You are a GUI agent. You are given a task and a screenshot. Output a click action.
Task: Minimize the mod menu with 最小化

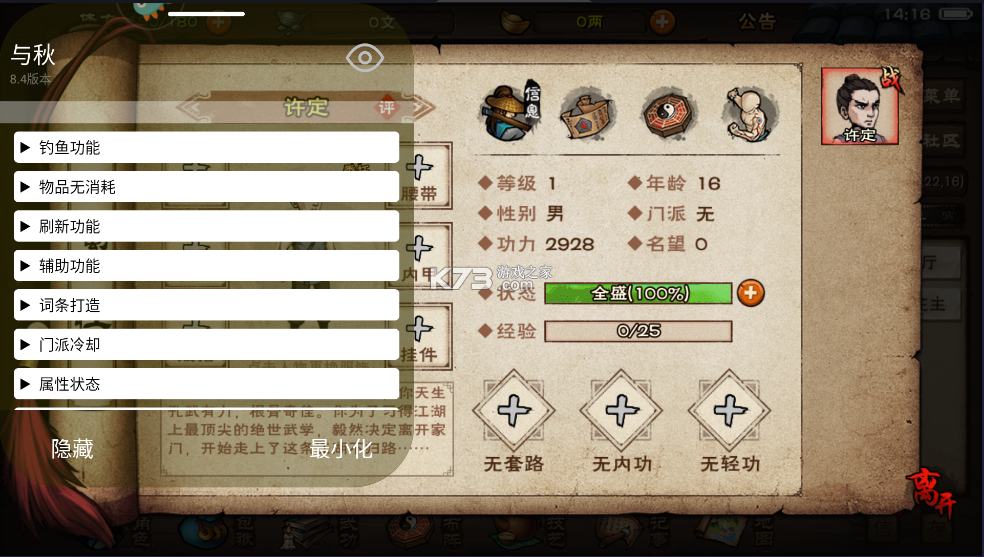[x=341, y=449]
